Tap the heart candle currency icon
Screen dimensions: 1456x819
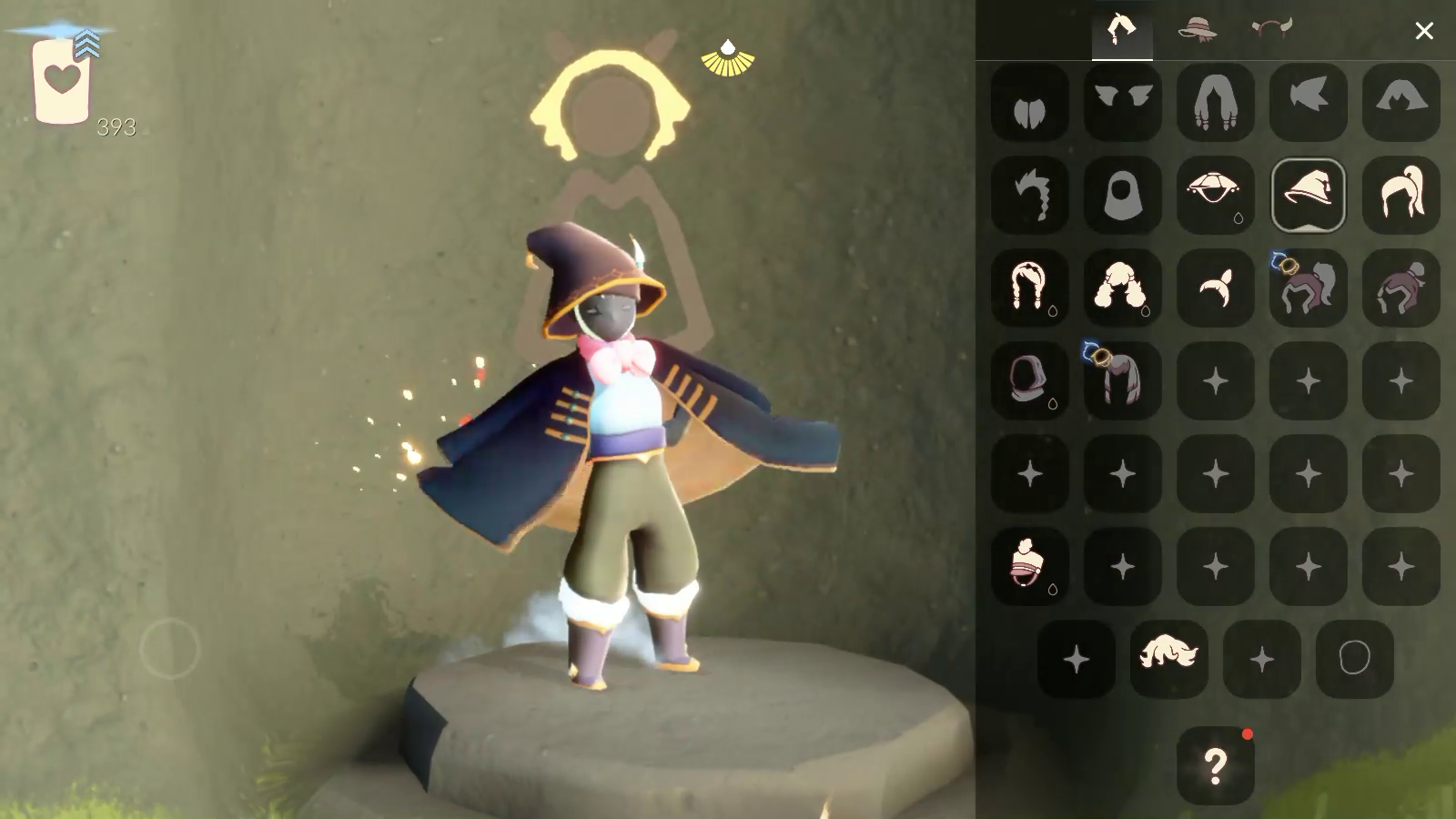pos(62,82)
